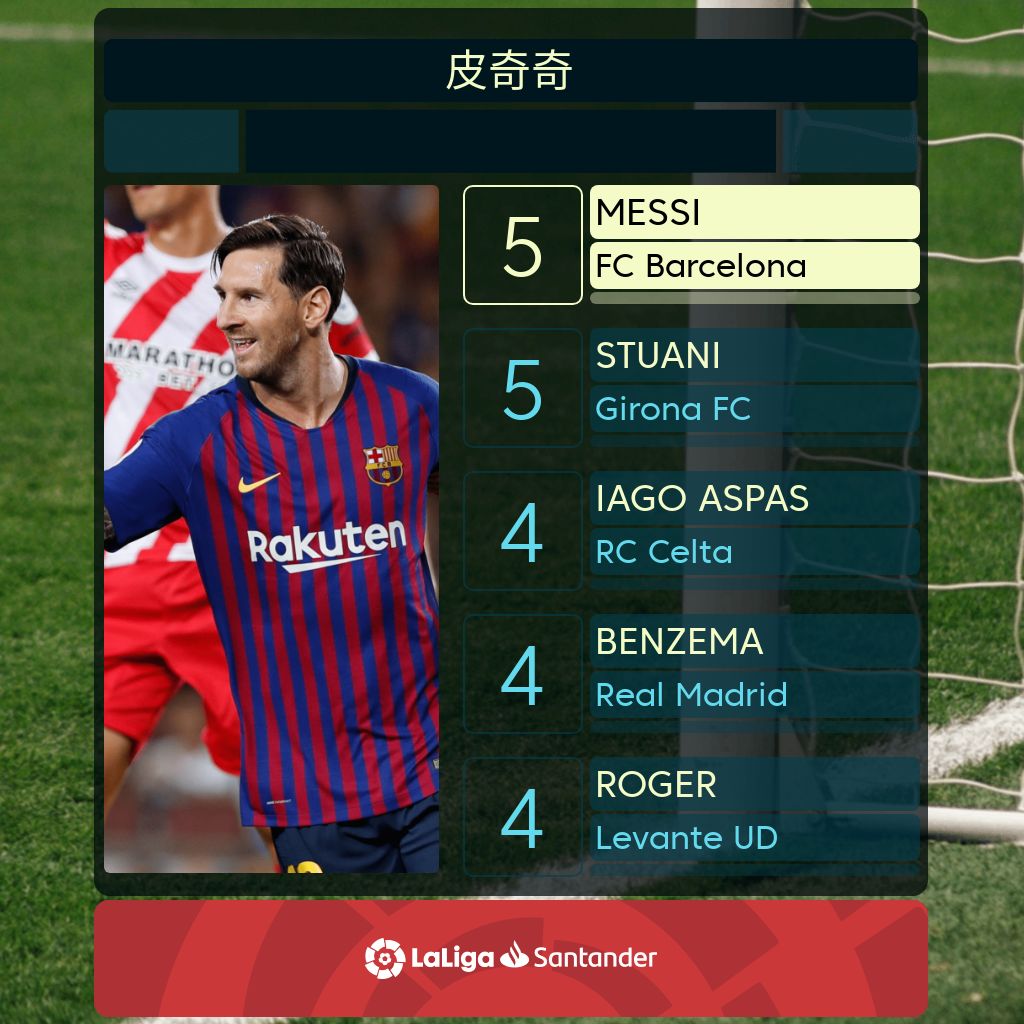Click the 皮奇奇 title bar
Viewport: 1024px width, 1024px height.
(511, 71)
